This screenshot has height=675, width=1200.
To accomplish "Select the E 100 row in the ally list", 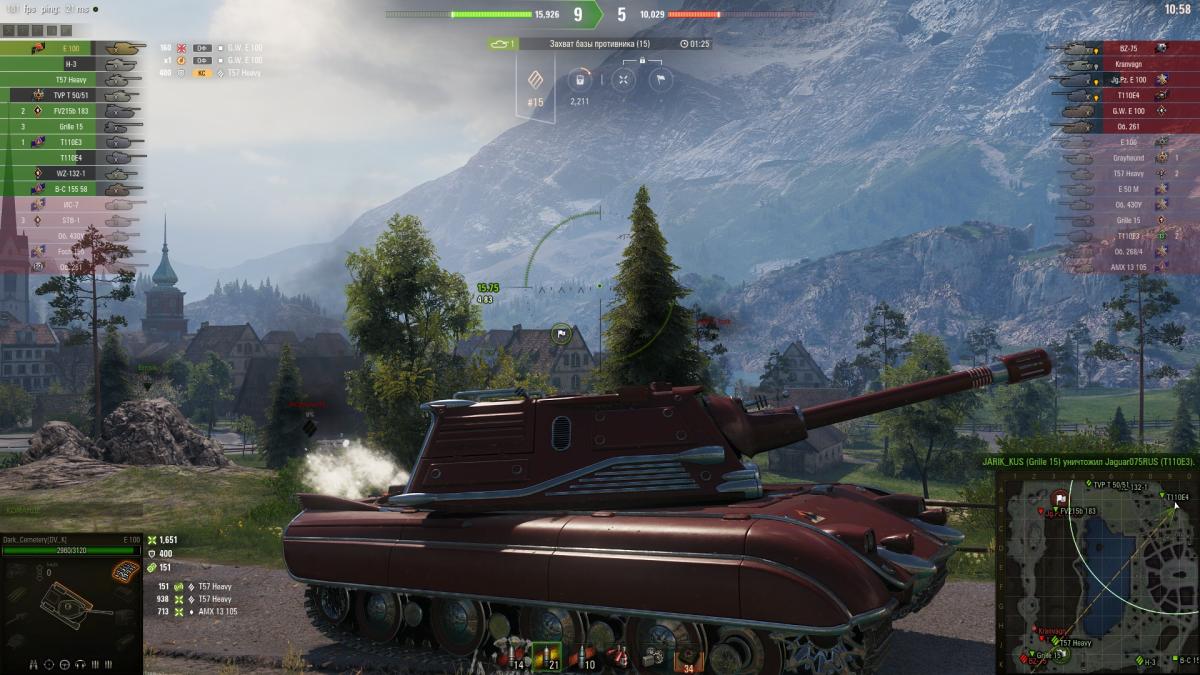I will point(77,47).
